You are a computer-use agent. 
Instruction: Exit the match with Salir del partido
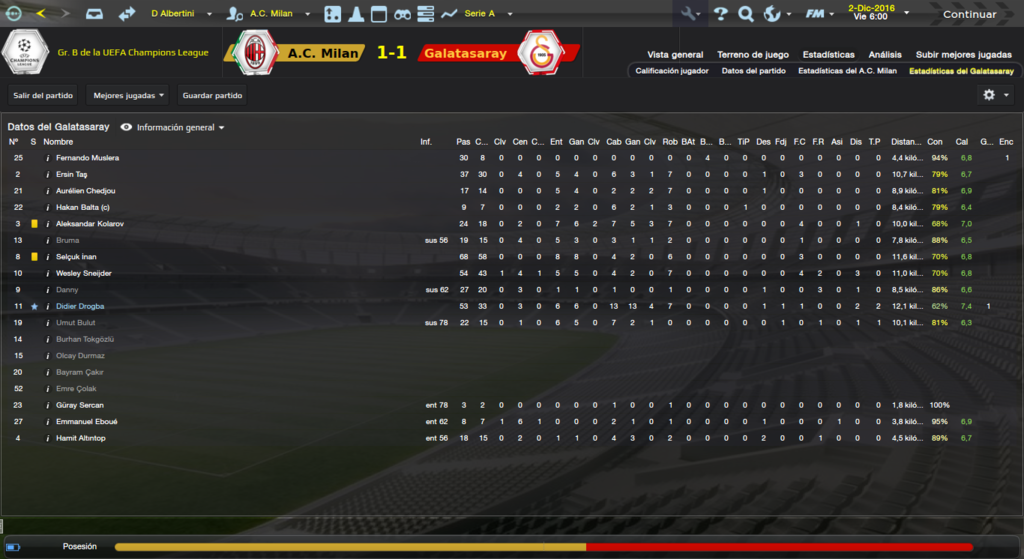(x=42, y=95)
